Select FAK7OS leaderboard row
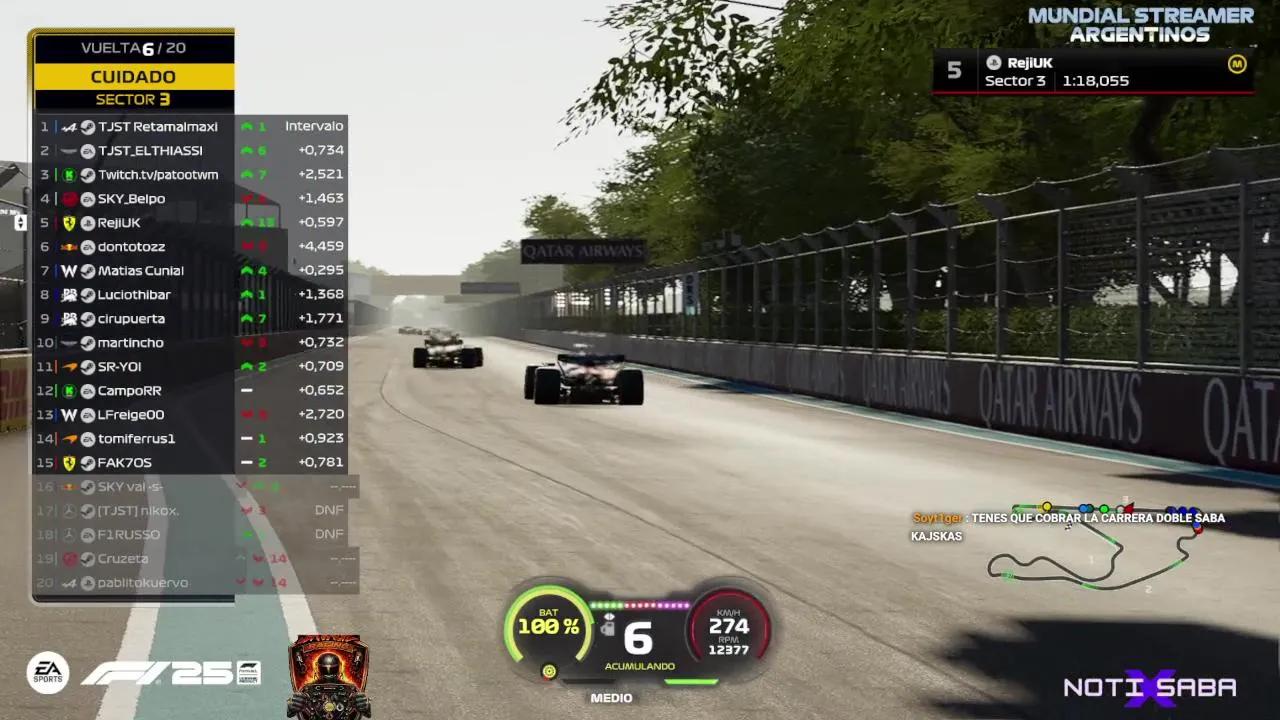 [x=124, y=463]
